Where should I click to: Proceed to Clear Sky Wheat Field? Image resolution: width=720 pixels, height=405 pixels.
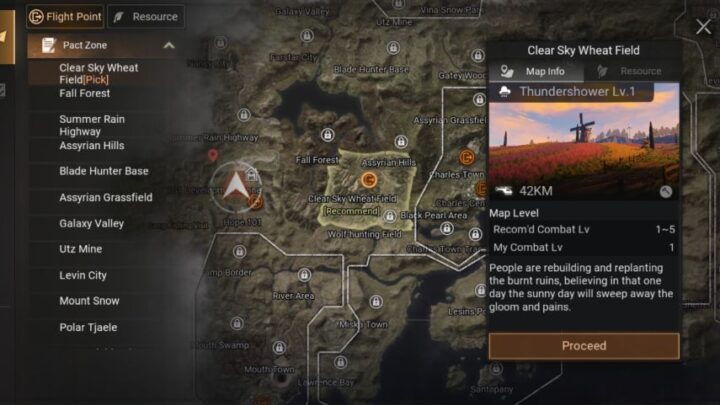point(583,346)
